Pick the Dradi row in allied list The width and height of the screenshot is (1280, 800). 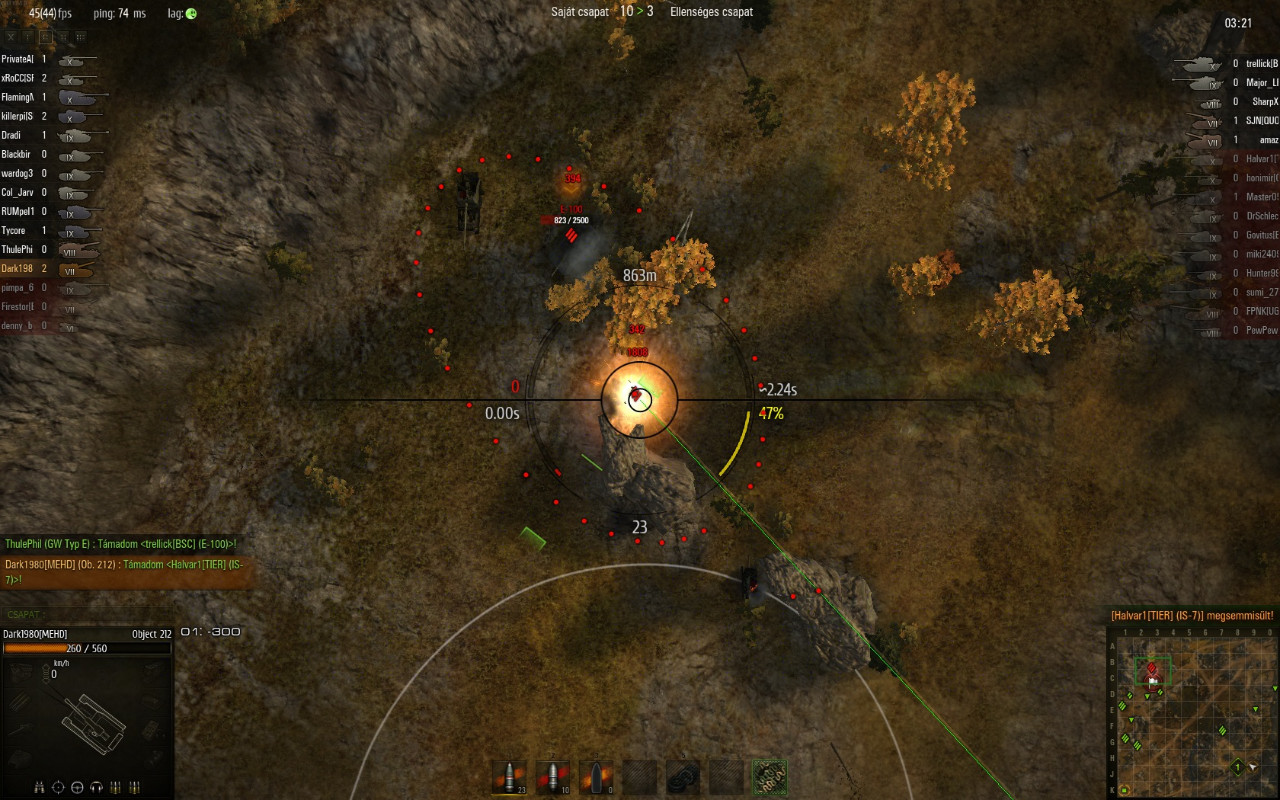40,136
